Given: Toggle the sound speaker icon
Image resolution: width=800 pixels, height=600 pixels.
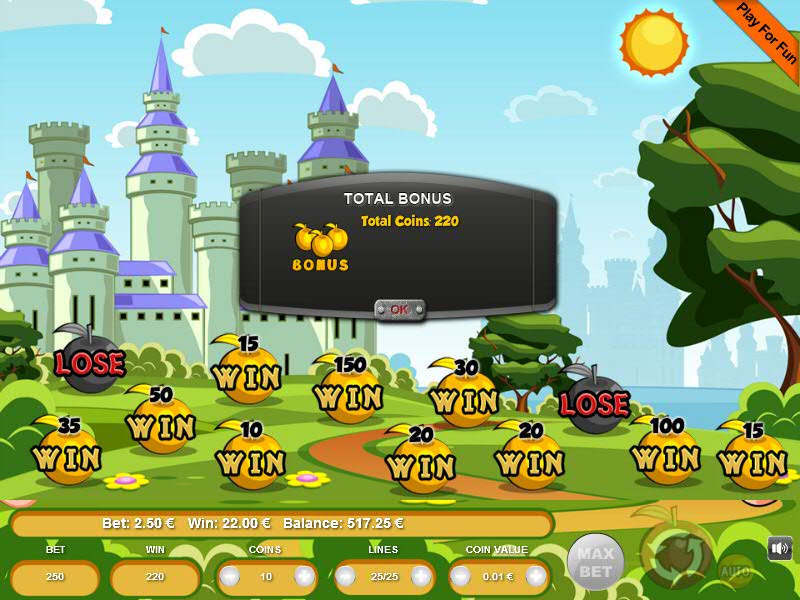Looking at the screenshot, I should coord(780,548).
